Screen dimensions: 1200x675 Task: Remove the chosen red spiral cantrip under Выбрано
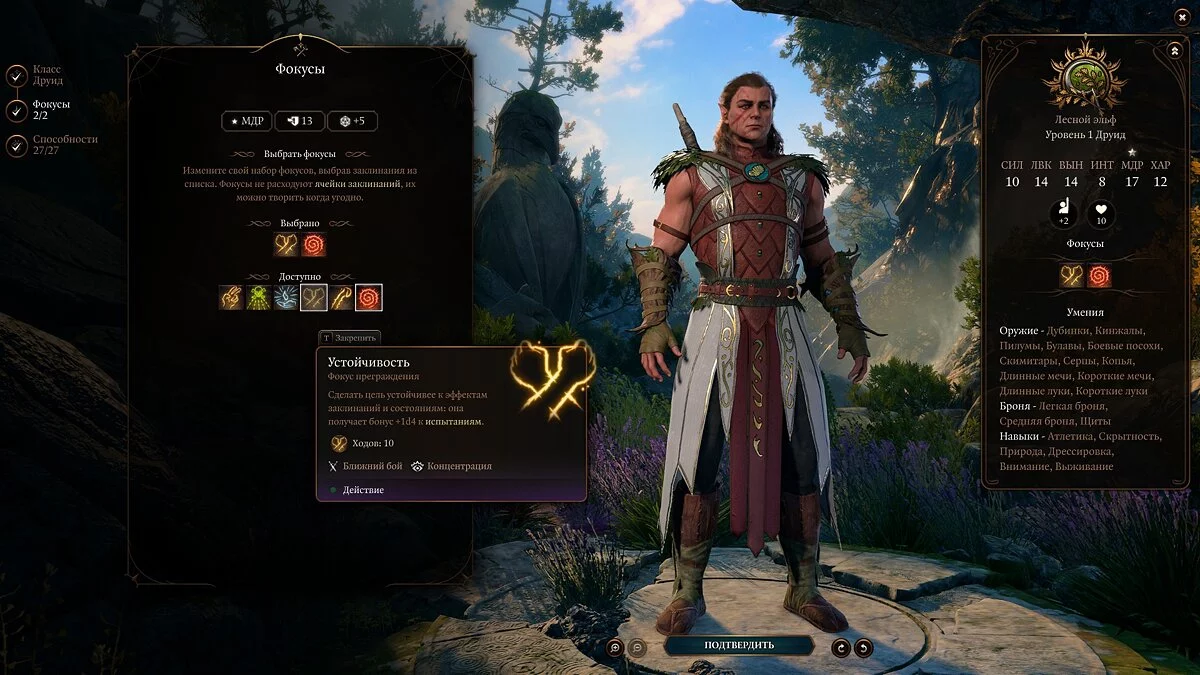[x=314, y=245]
